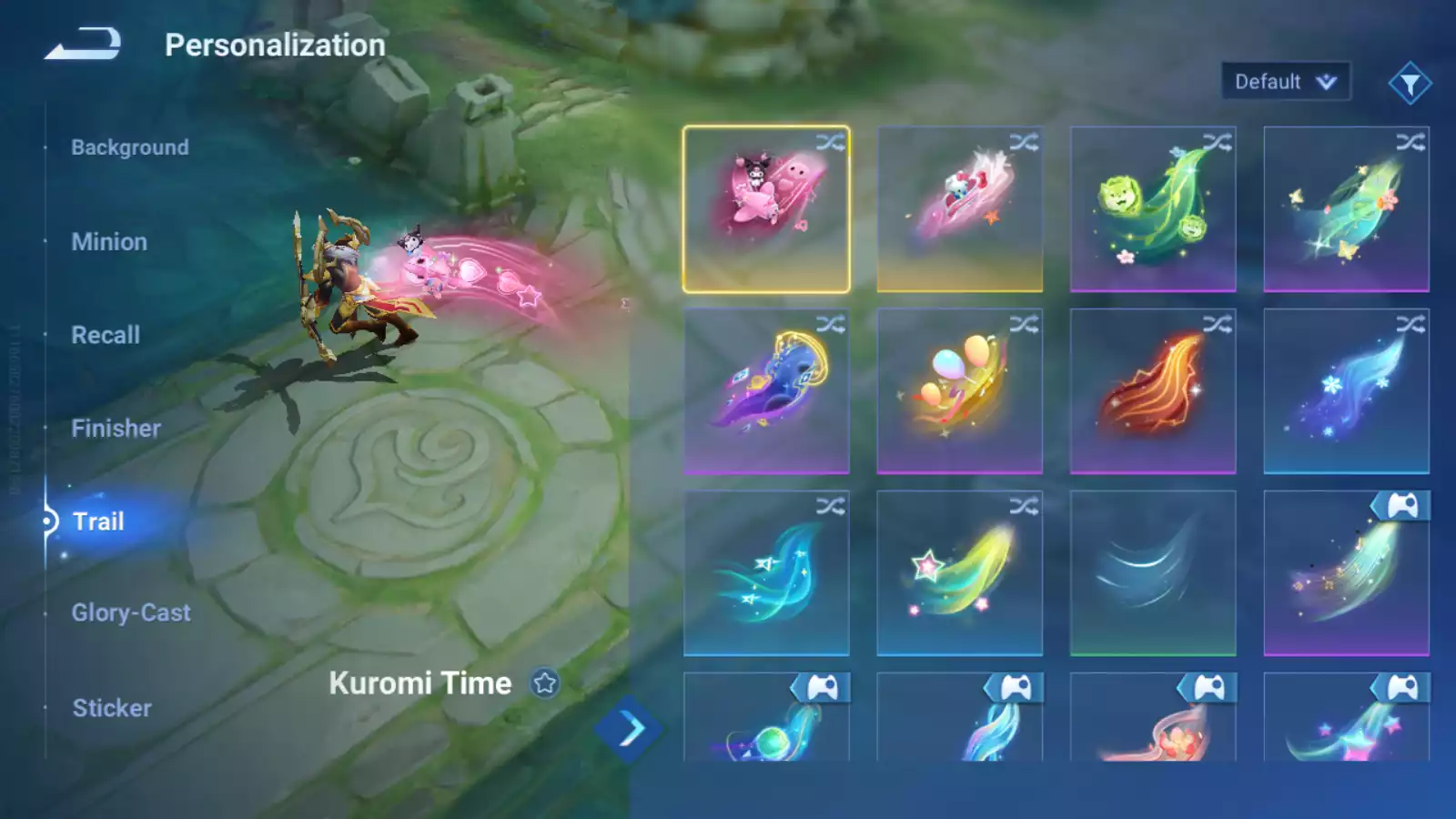Screen dimensions: 1456x819
Task: Go back using the return arrow
Action: [83, 44]
